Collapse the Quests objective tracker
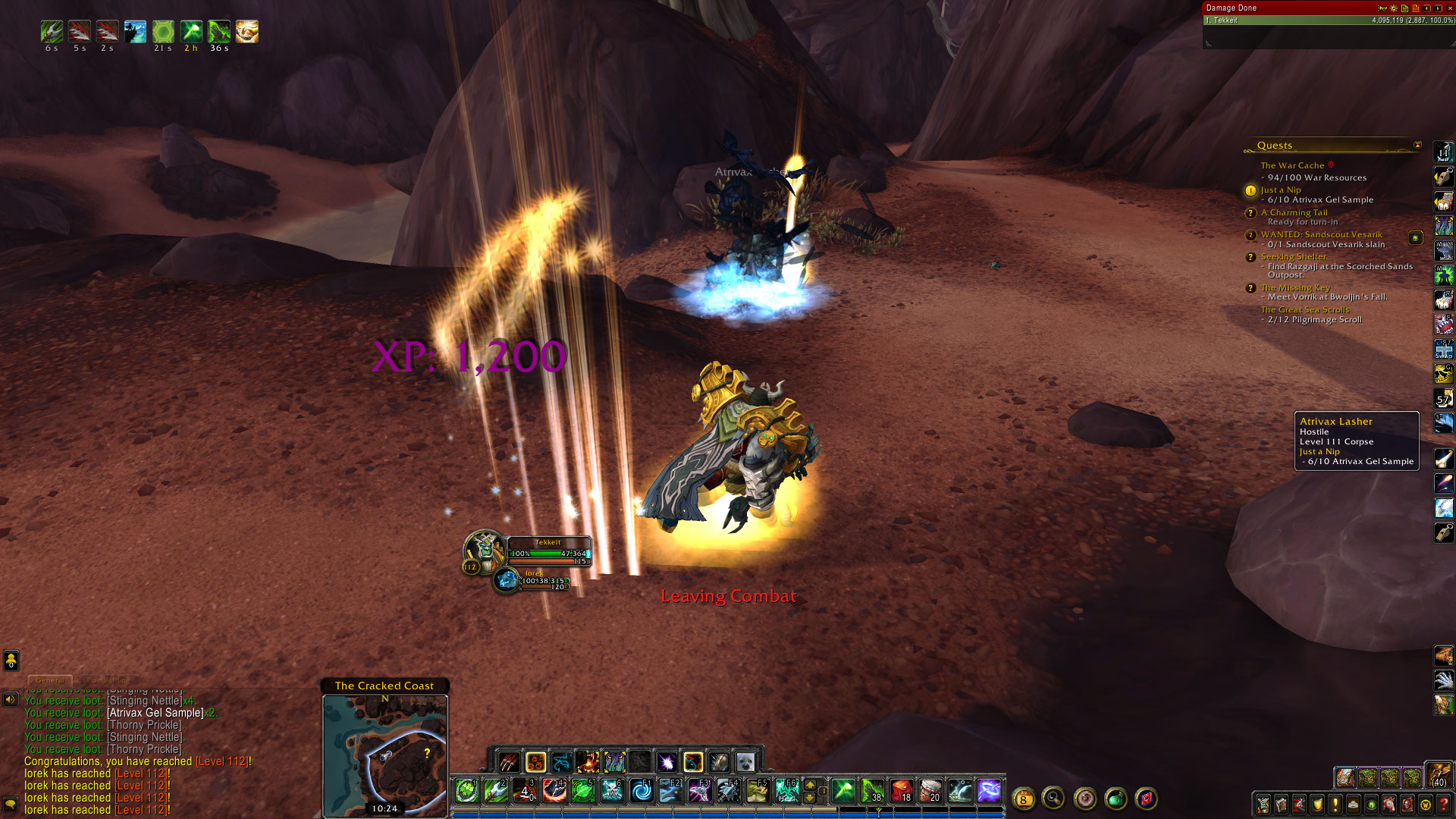This screenshot has width=1456, height=819. pyautogui.click(x=1417, y=145)
